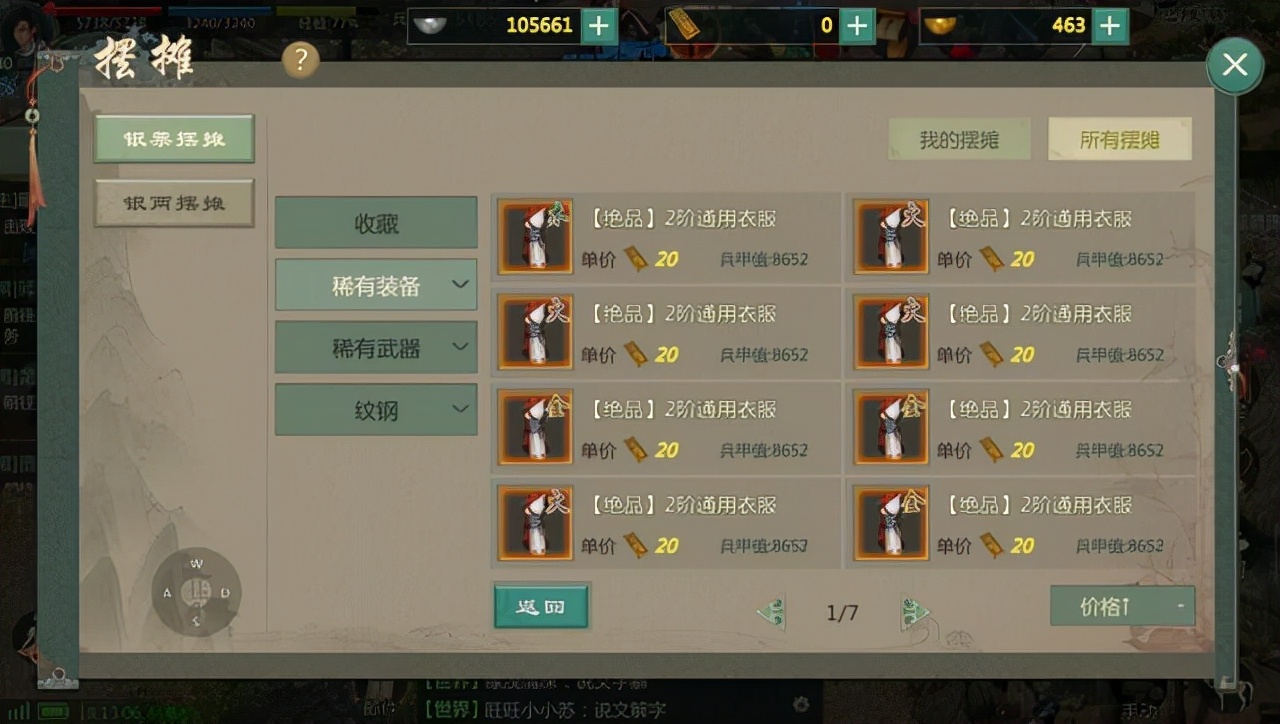Expand the 稀有装备 category dropdown
The height and width of the screenshot is (724, 1280).
[x=376, y=284]
